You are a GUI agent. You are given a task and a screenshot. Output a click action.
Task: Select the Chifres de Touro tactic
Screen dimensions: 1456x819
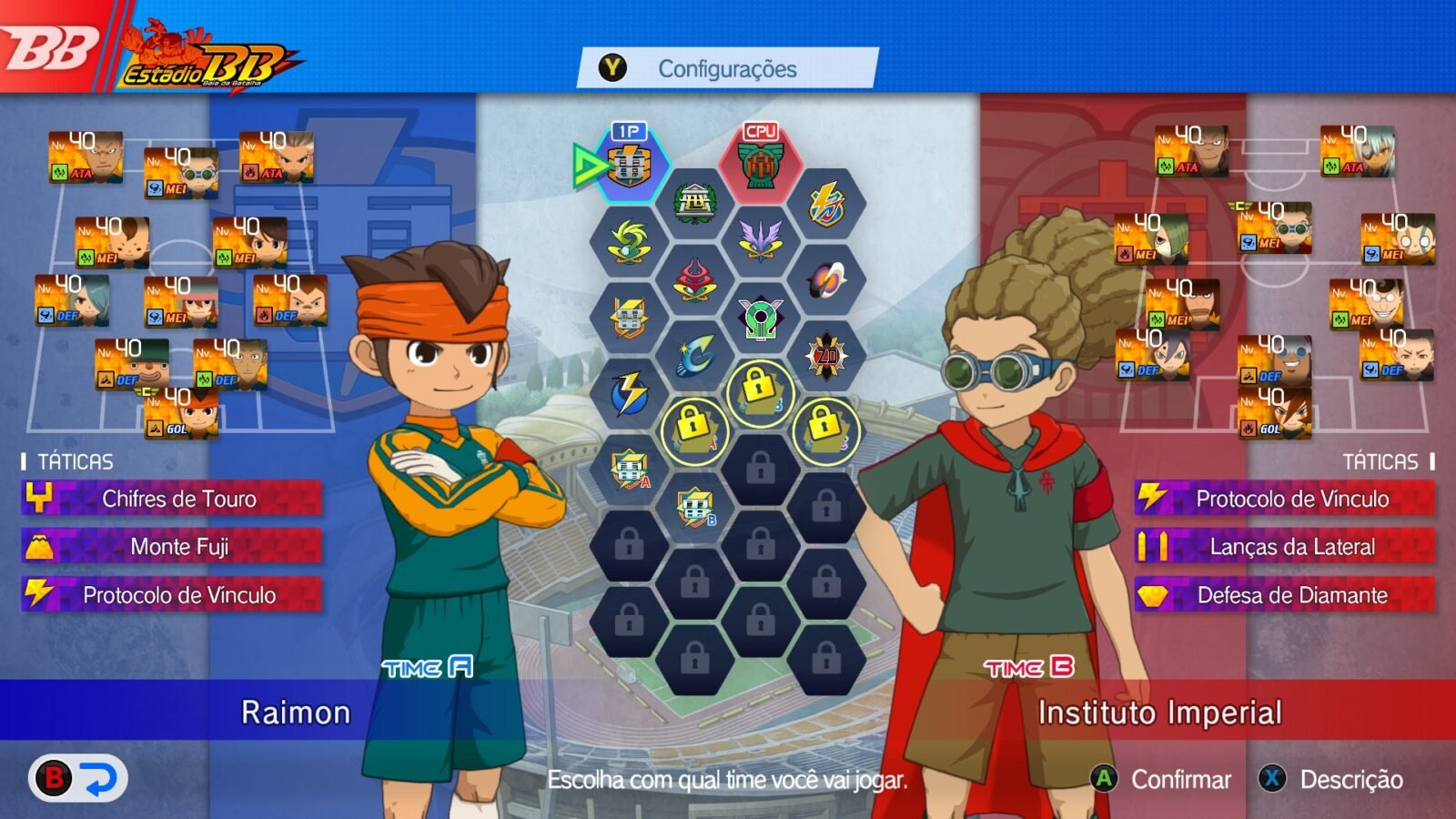pos(168,500)
